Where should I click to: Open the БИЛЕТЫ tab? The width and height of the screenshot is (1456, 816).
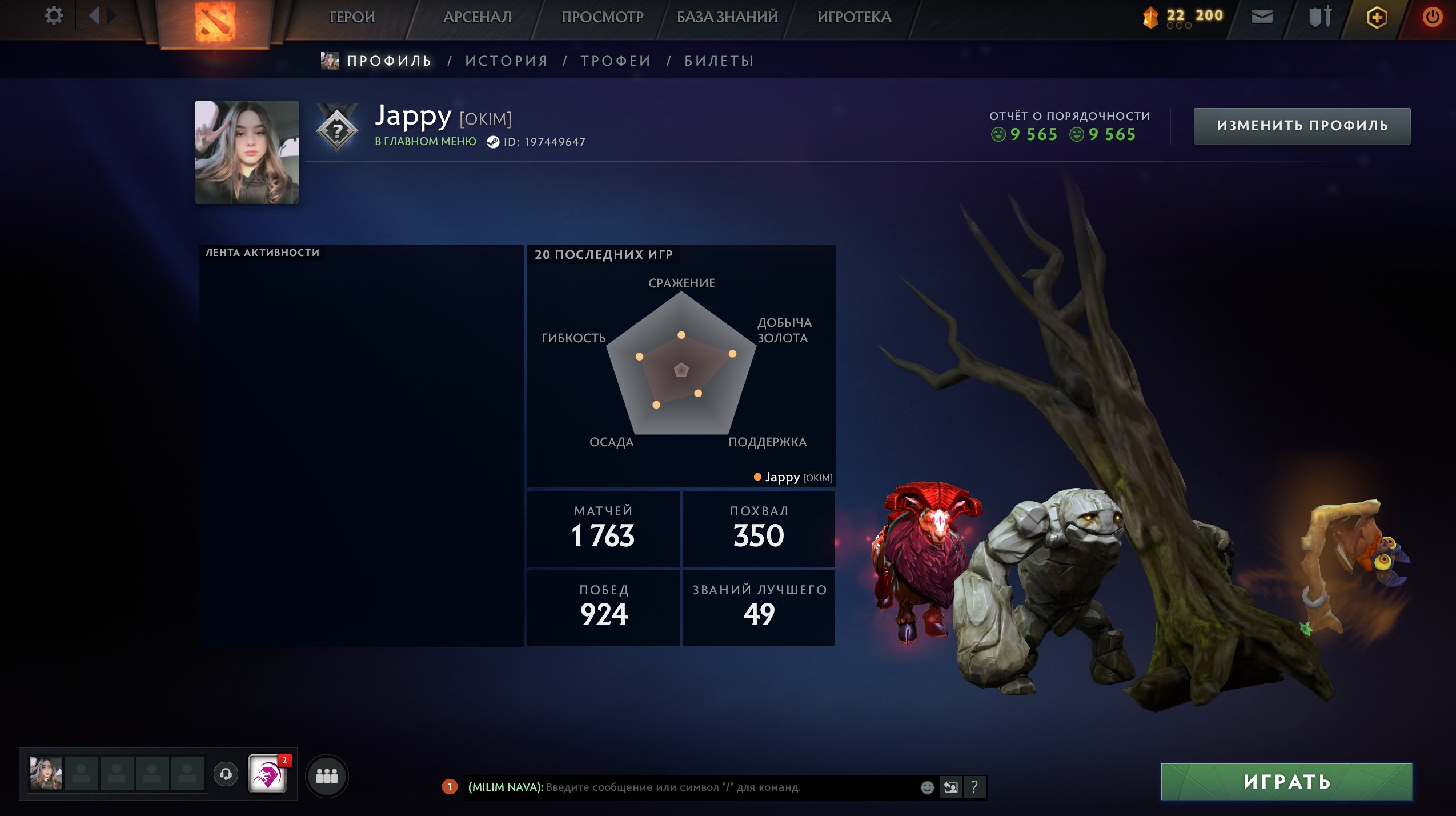point(719,61)
